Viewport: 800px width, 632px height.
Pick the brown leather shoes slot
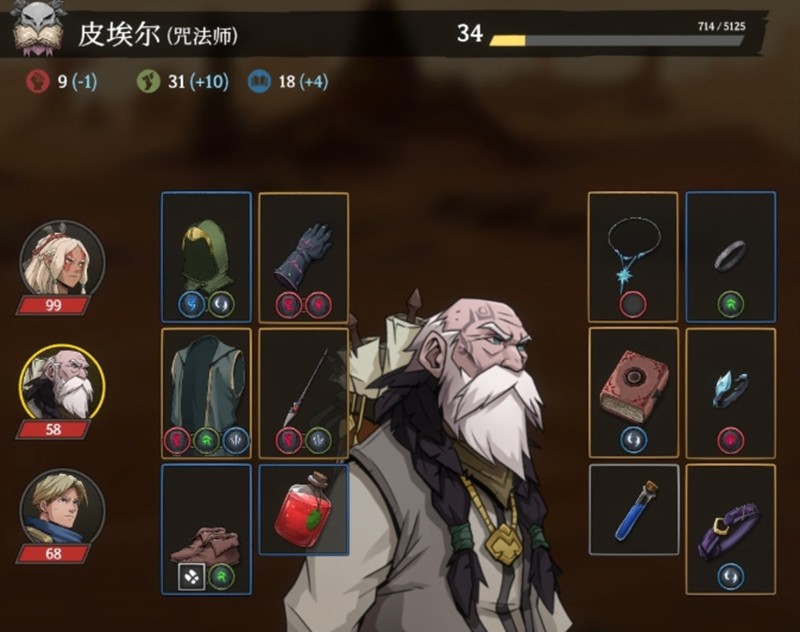coord(206,530)
